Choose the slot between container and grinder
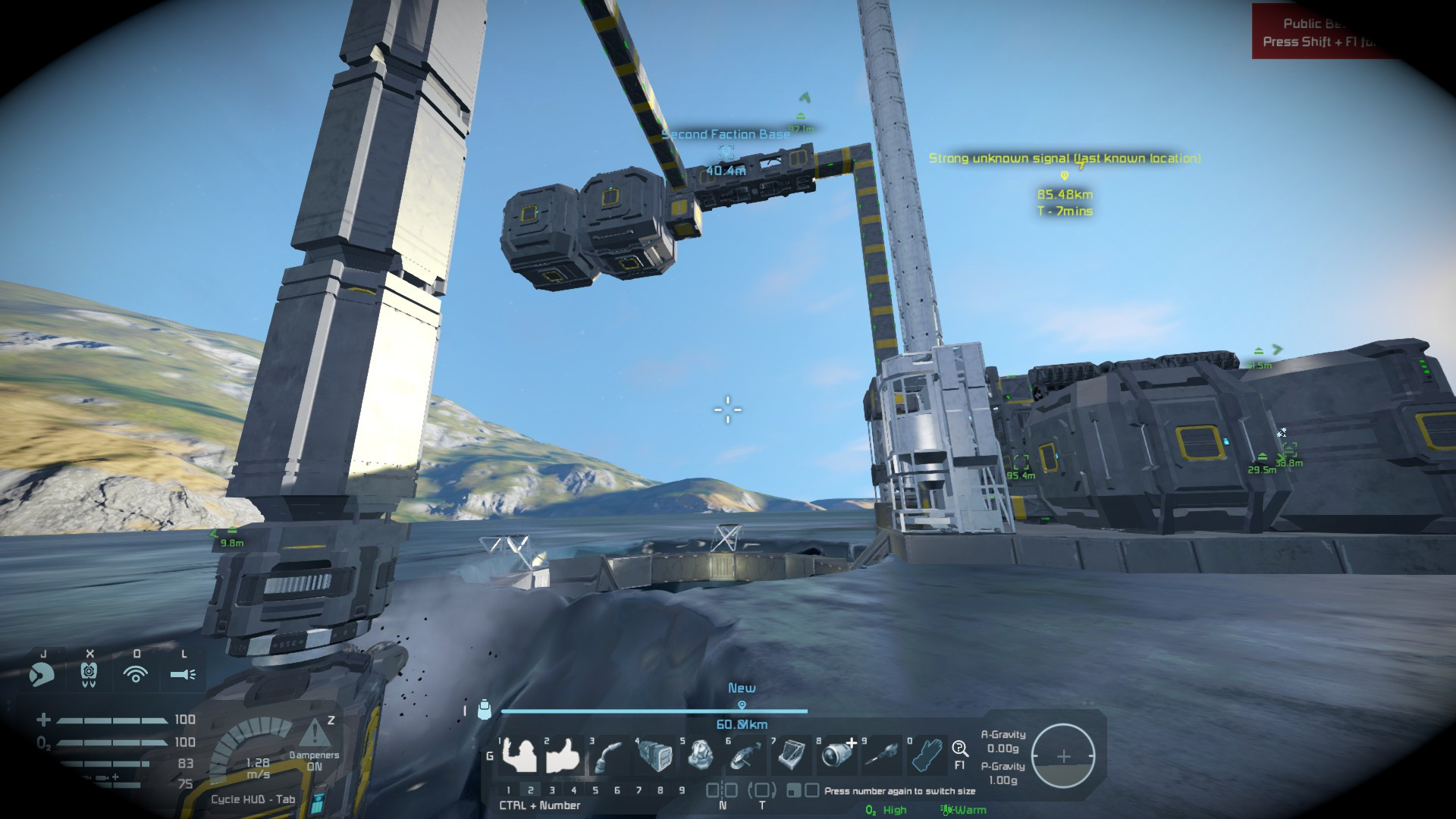 click(x=700, y=755)
